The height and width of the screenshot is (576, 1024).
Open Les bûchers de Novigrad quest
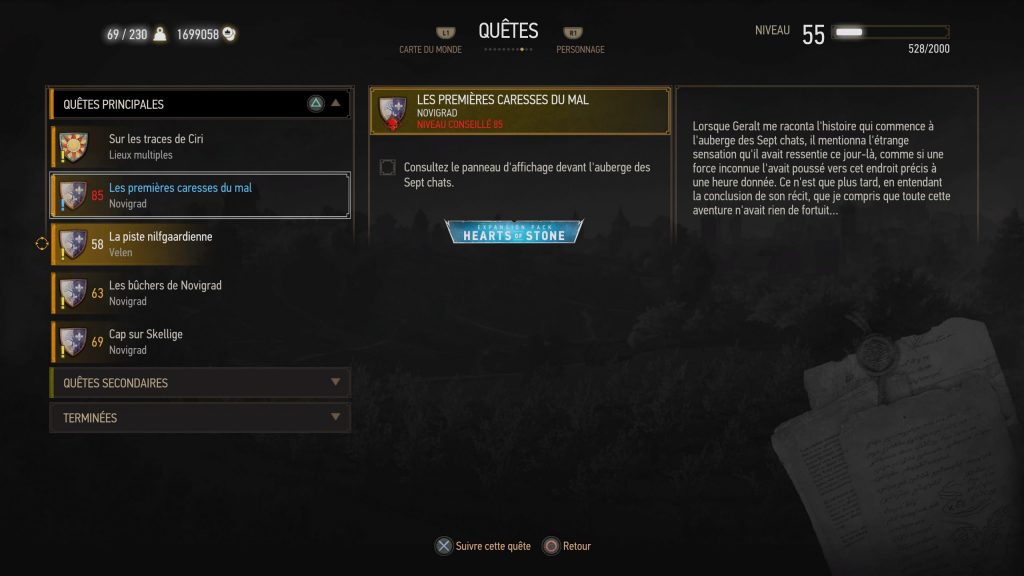pos(200,293)
